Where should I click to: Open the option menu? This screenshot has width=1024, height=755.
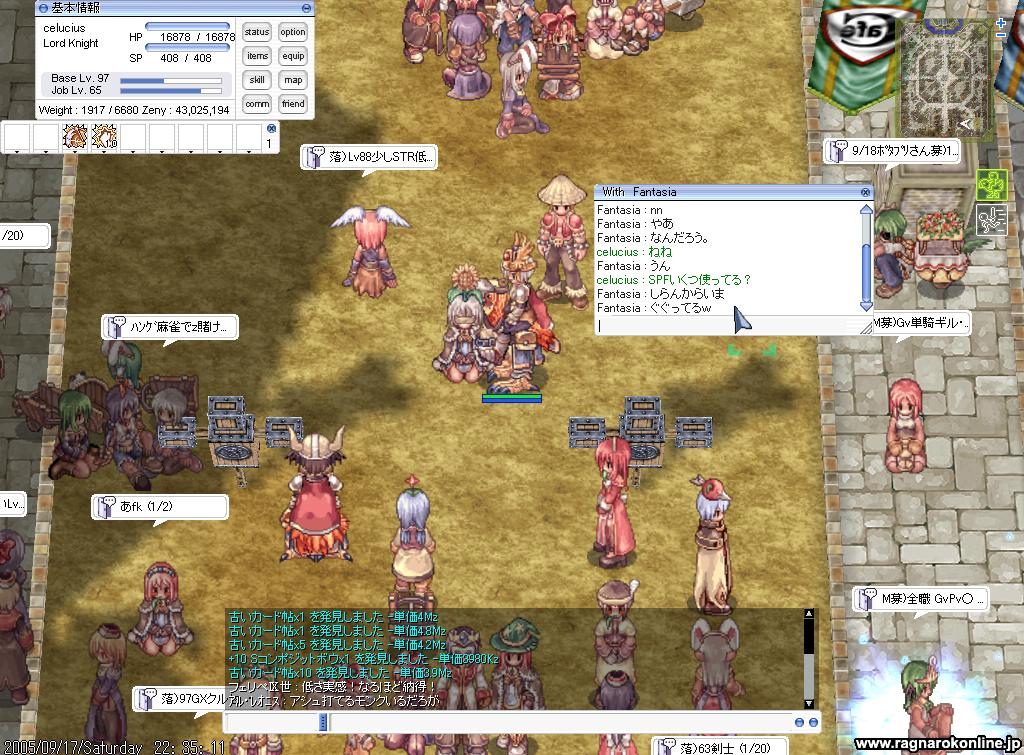(293, 33)
